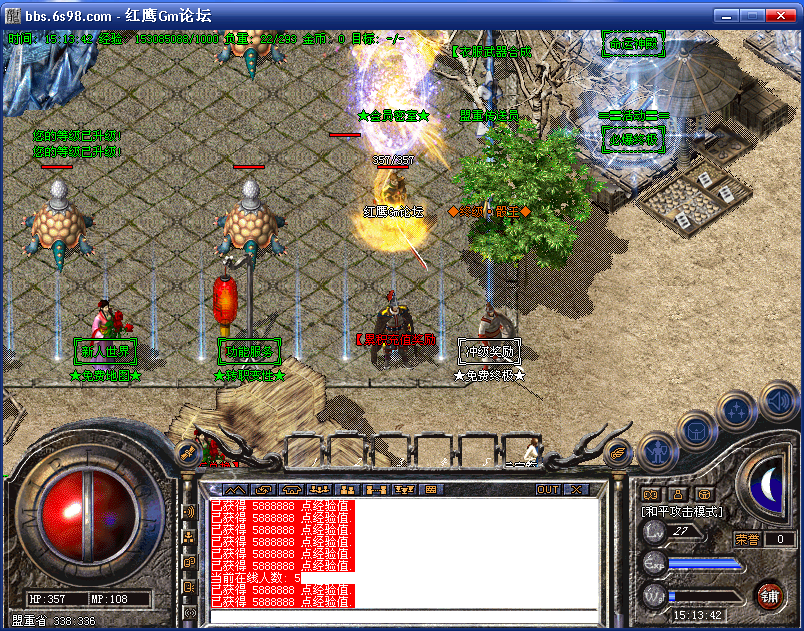Click the winged icon right of belt slots
The image size is (804, 631).
pyautogui.click(x=618, y=452)
